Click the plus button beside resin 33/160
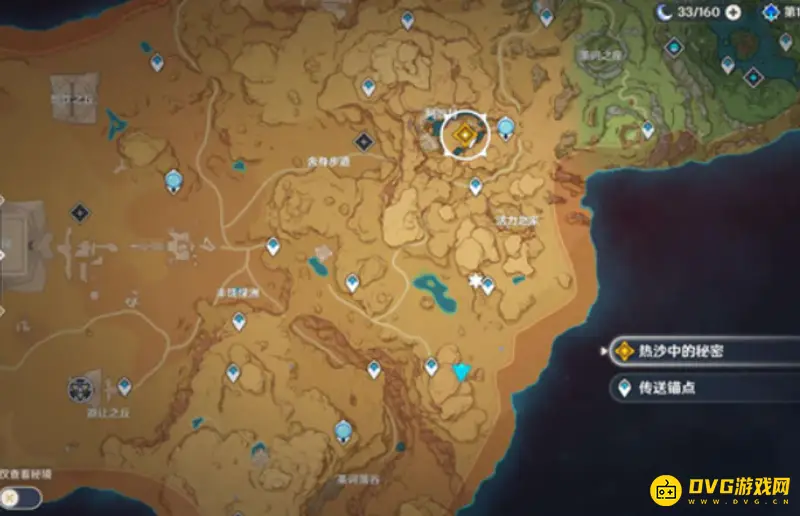Viewport: 800px width, 516px height. [x=733, y=12]
